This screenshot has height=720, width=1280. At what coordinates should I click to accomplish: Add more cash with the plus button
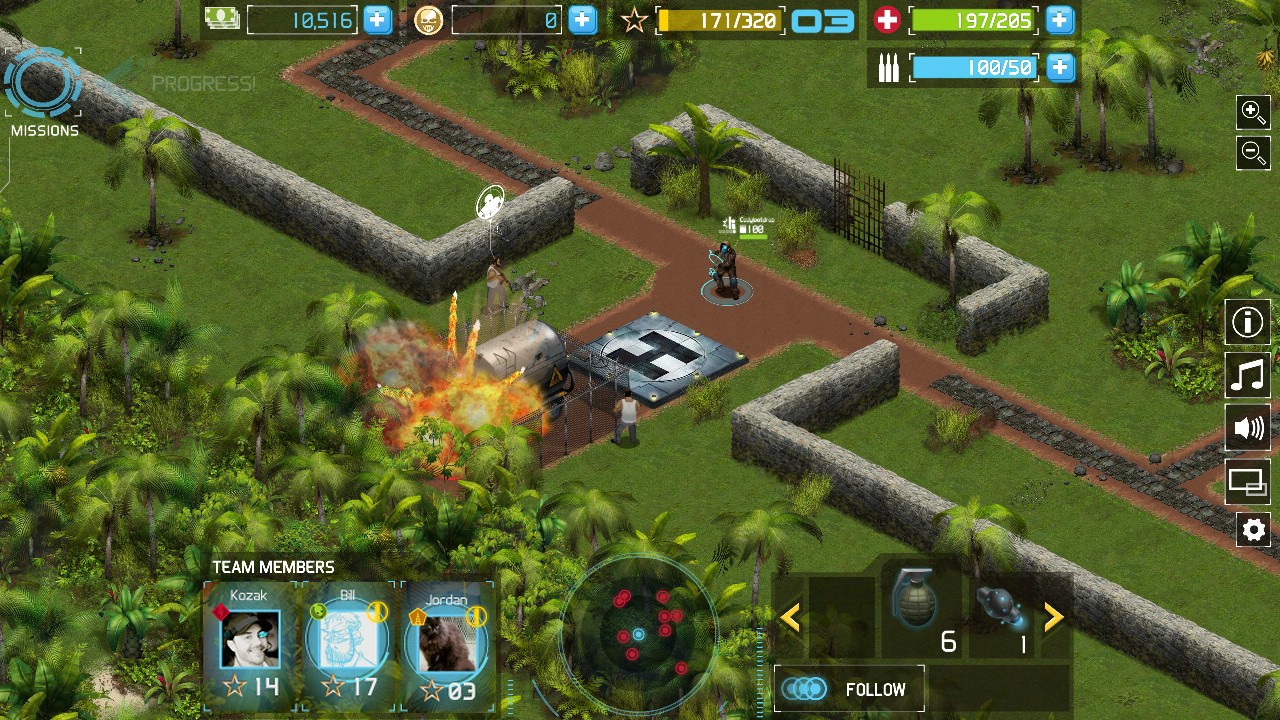pyautogui.click(x=378, y=20)
